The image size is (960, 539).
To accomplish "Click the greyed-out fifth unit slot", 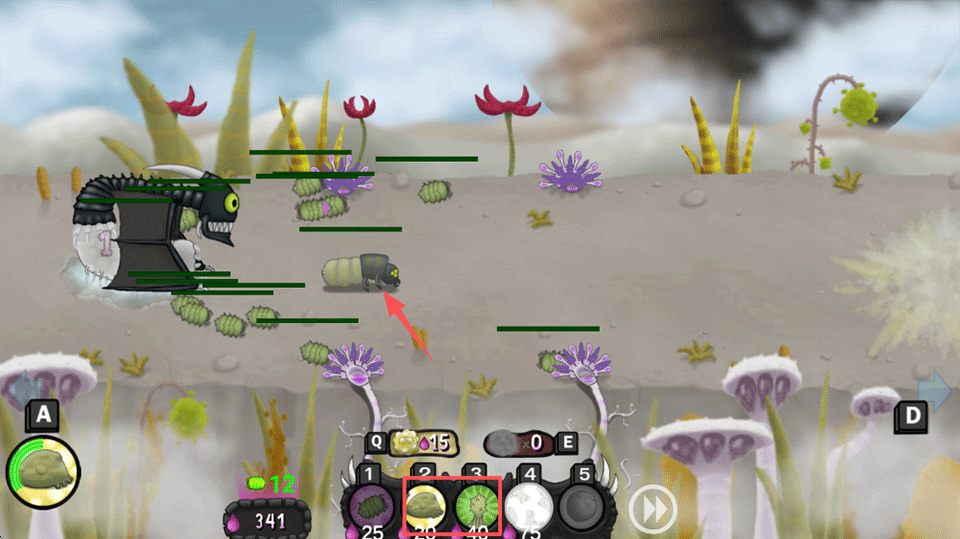I will (x=581, y=506).
